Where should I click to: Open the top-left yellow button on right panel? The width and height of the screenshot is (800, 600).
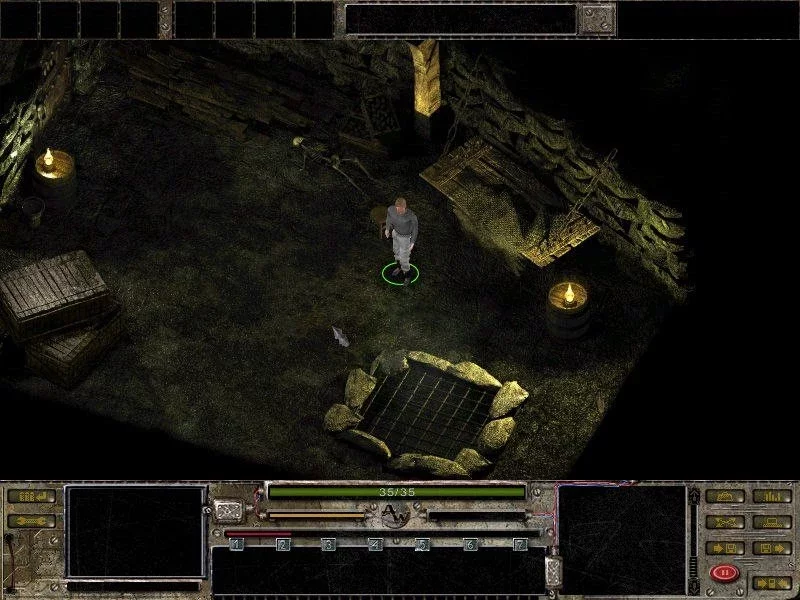pos(724,496)
